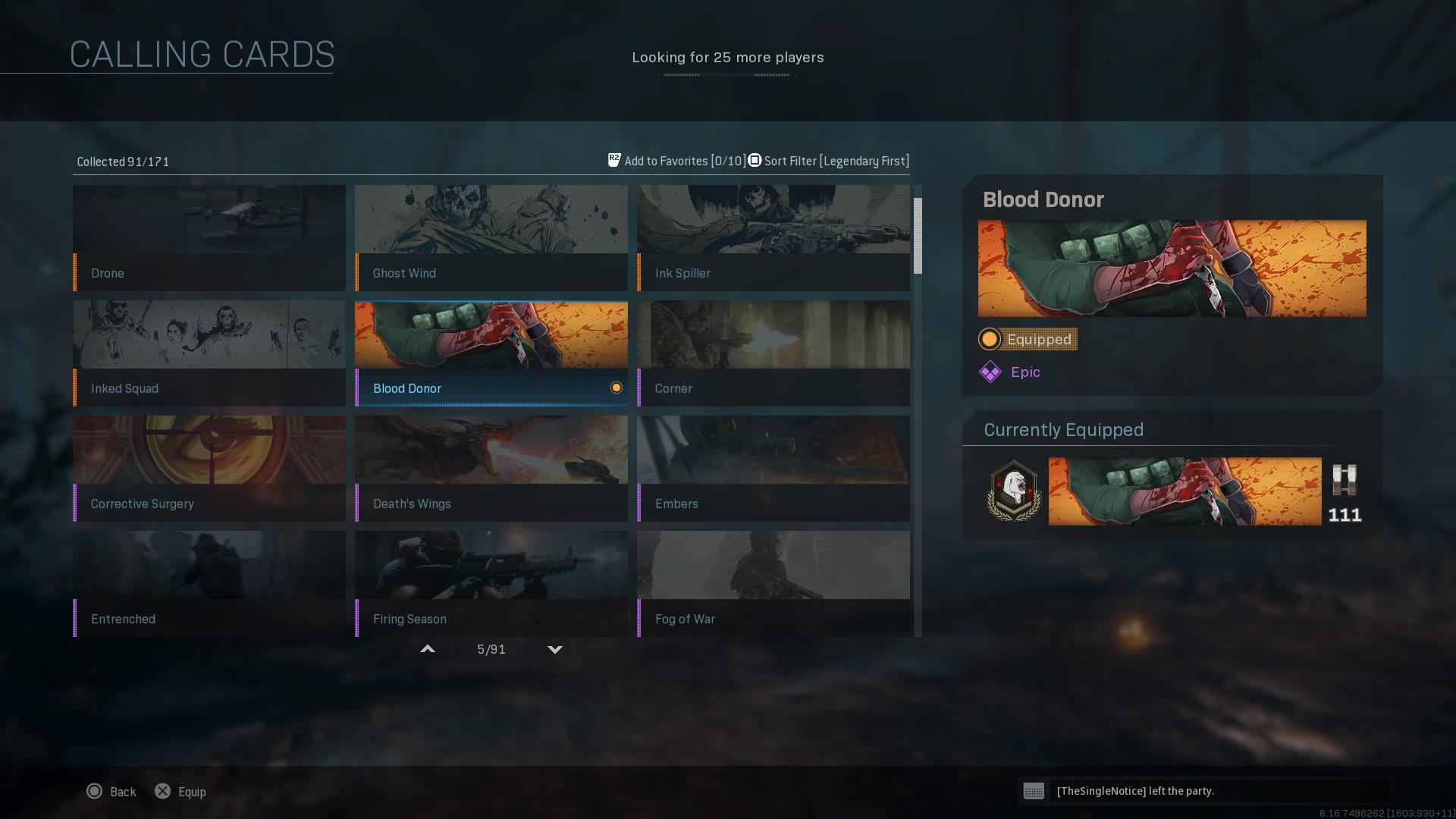Open the currently equipped bear emblem

click(1014, 491)
